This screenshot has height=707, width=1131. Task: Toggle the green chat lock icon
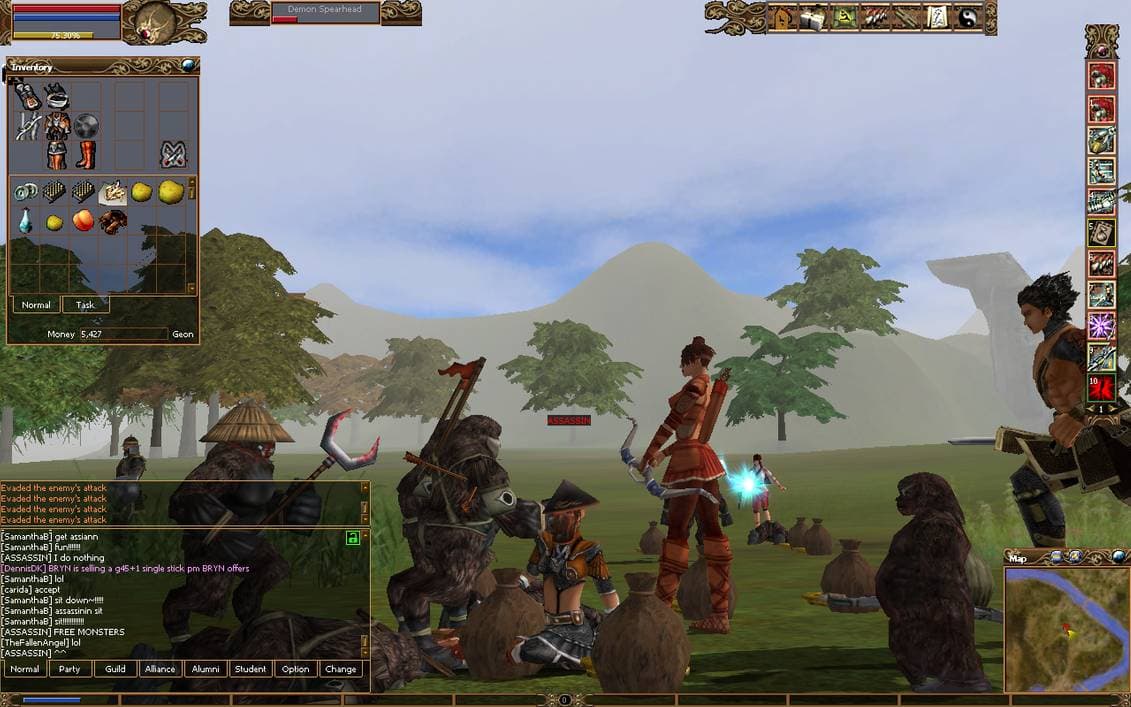pyautogui.click(x=352, y=538)
